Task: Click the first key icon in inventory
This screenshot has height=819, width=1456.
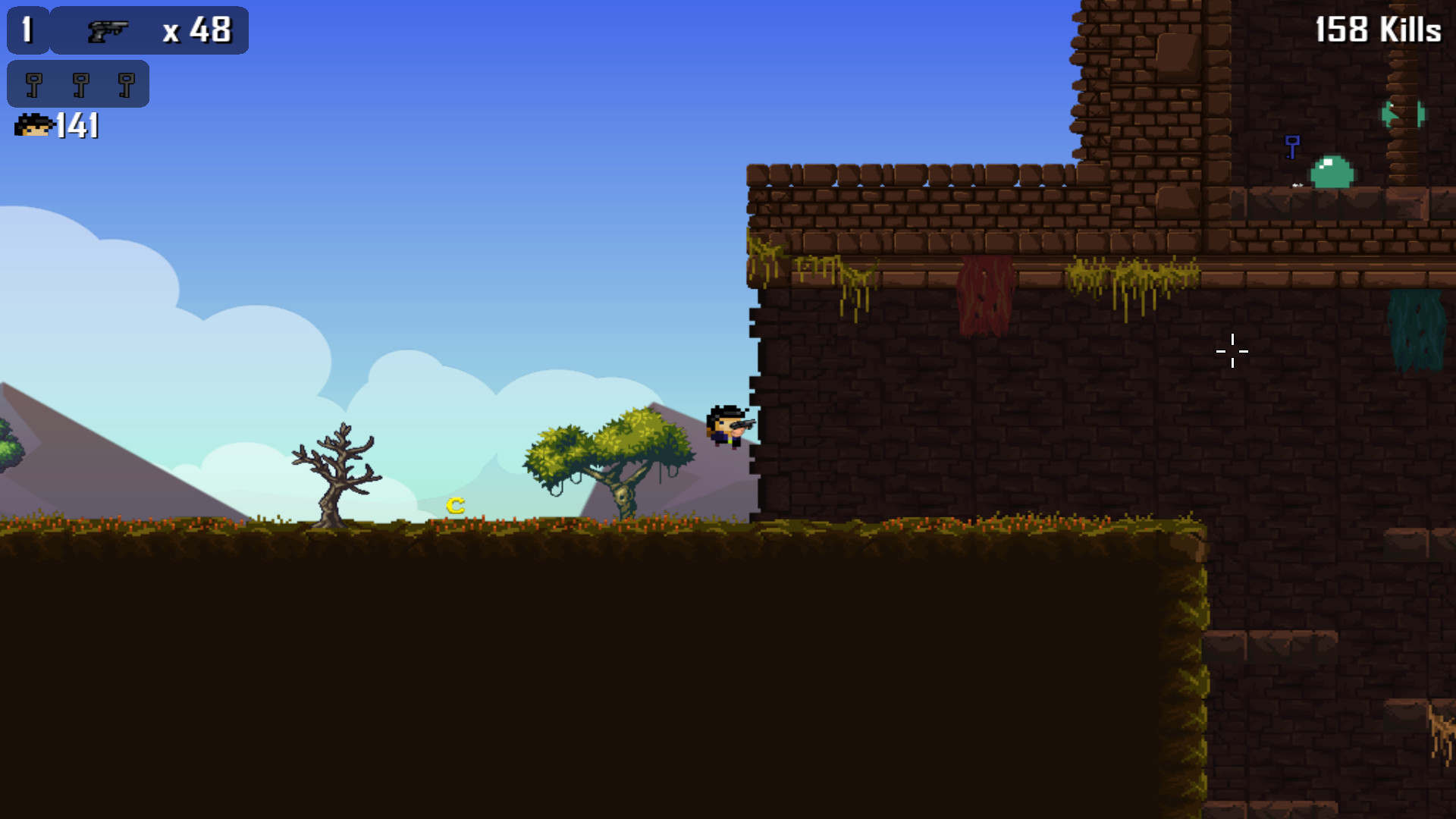Action: (33, 83)
